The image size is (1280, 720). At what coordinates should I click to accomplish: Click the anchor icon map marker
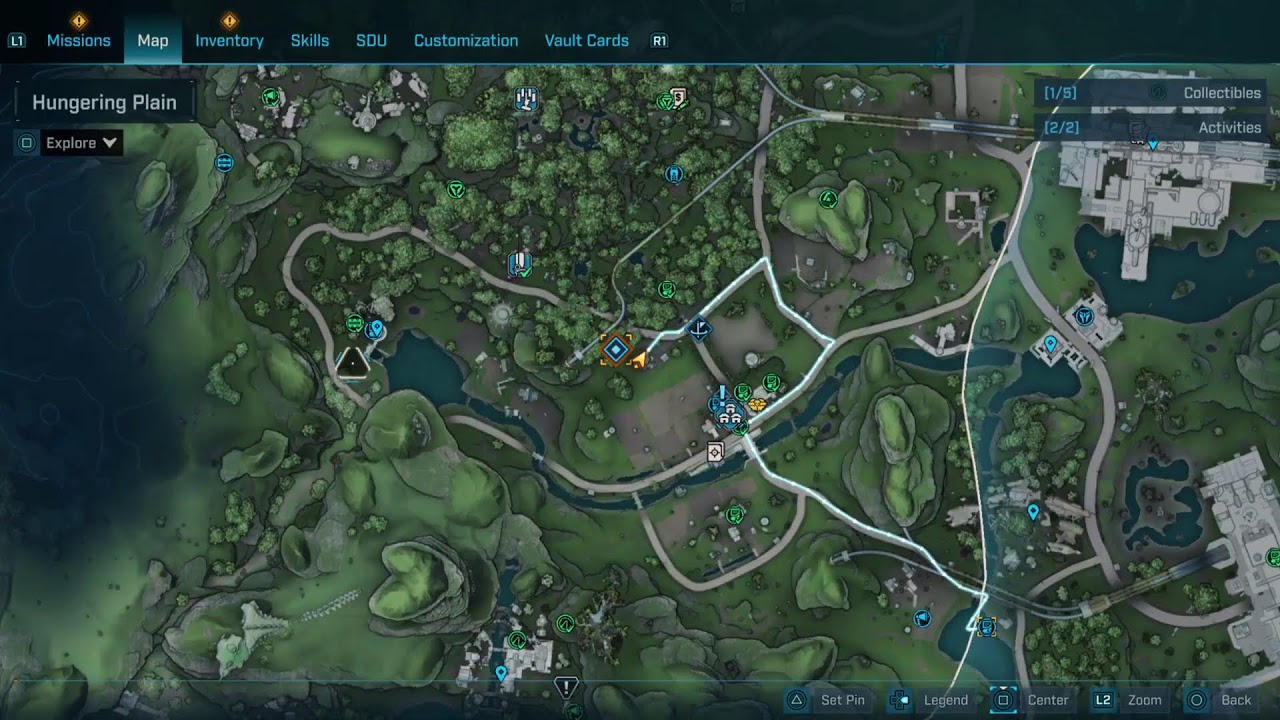(700, 327)
